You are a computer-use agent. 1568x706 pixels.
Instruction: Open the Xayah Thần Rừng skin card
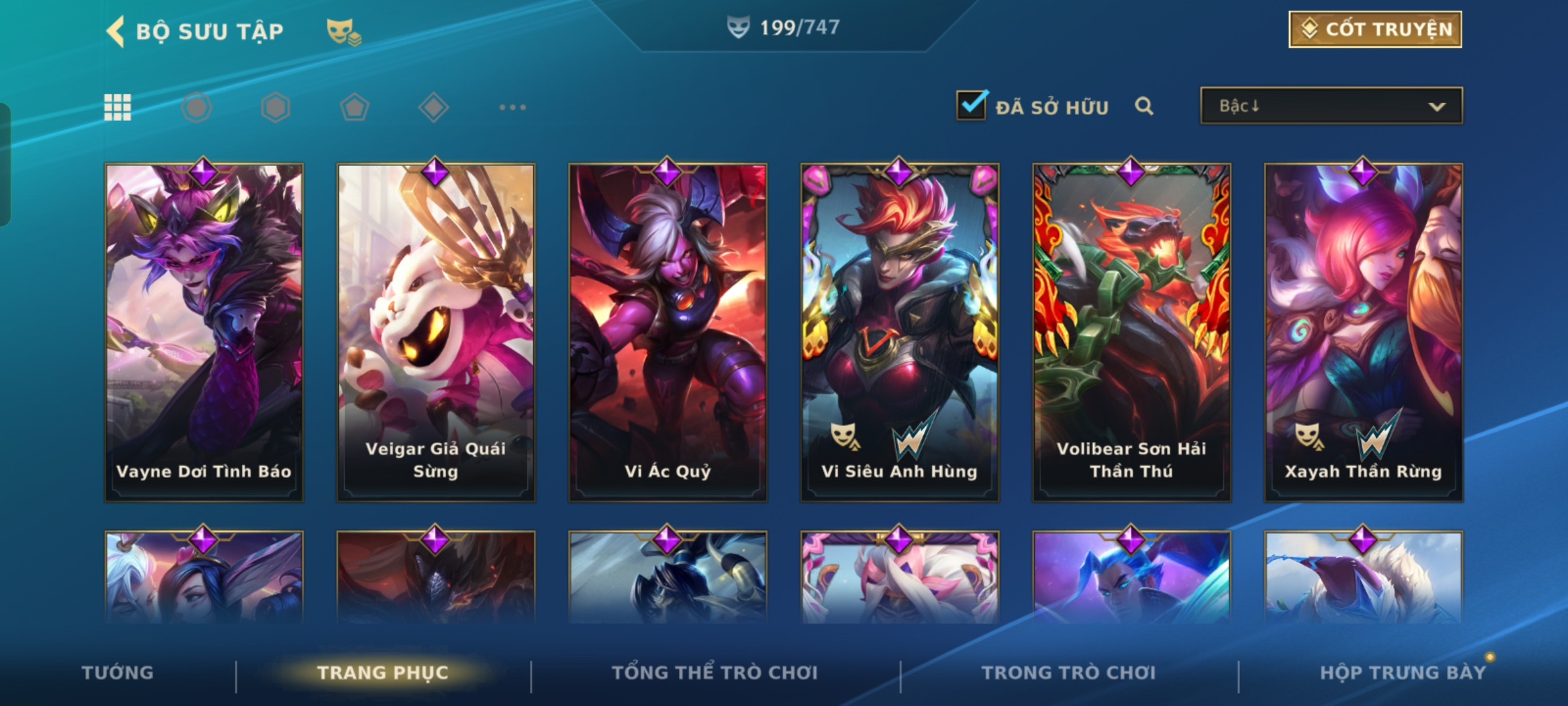click(1364, 332)
